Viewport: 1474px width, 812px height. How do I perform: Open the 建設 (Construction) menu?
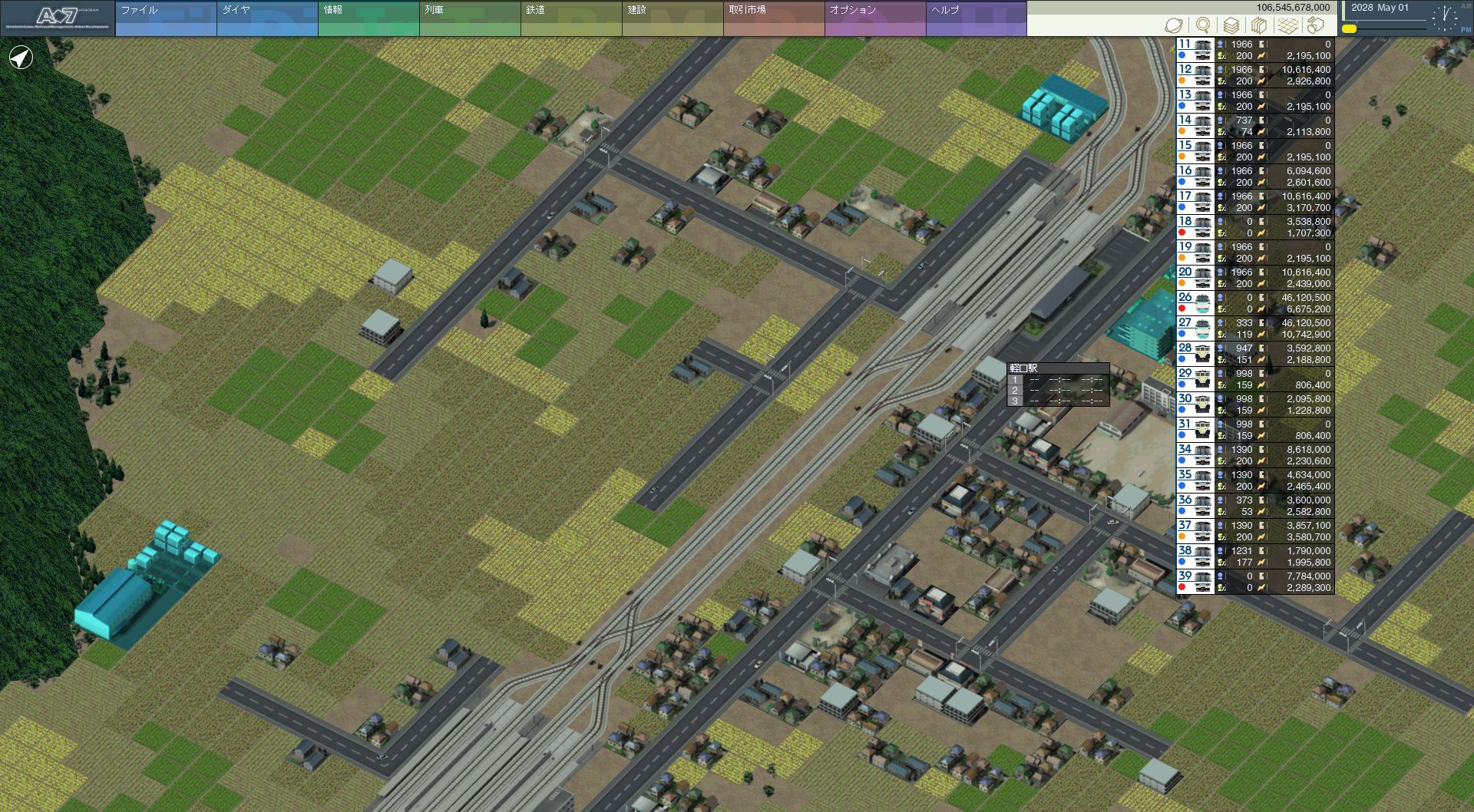tap(672, 18)
